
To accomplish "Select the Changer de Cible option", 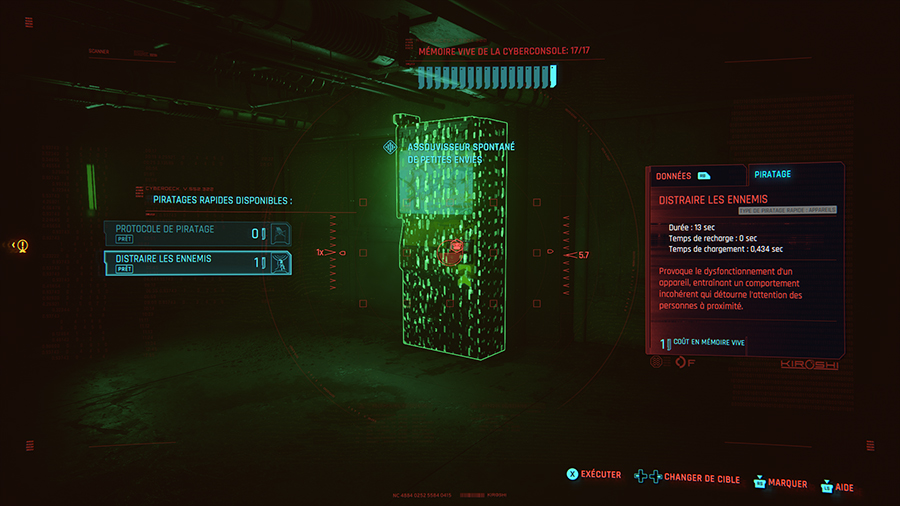I will [x=701, y=479].
